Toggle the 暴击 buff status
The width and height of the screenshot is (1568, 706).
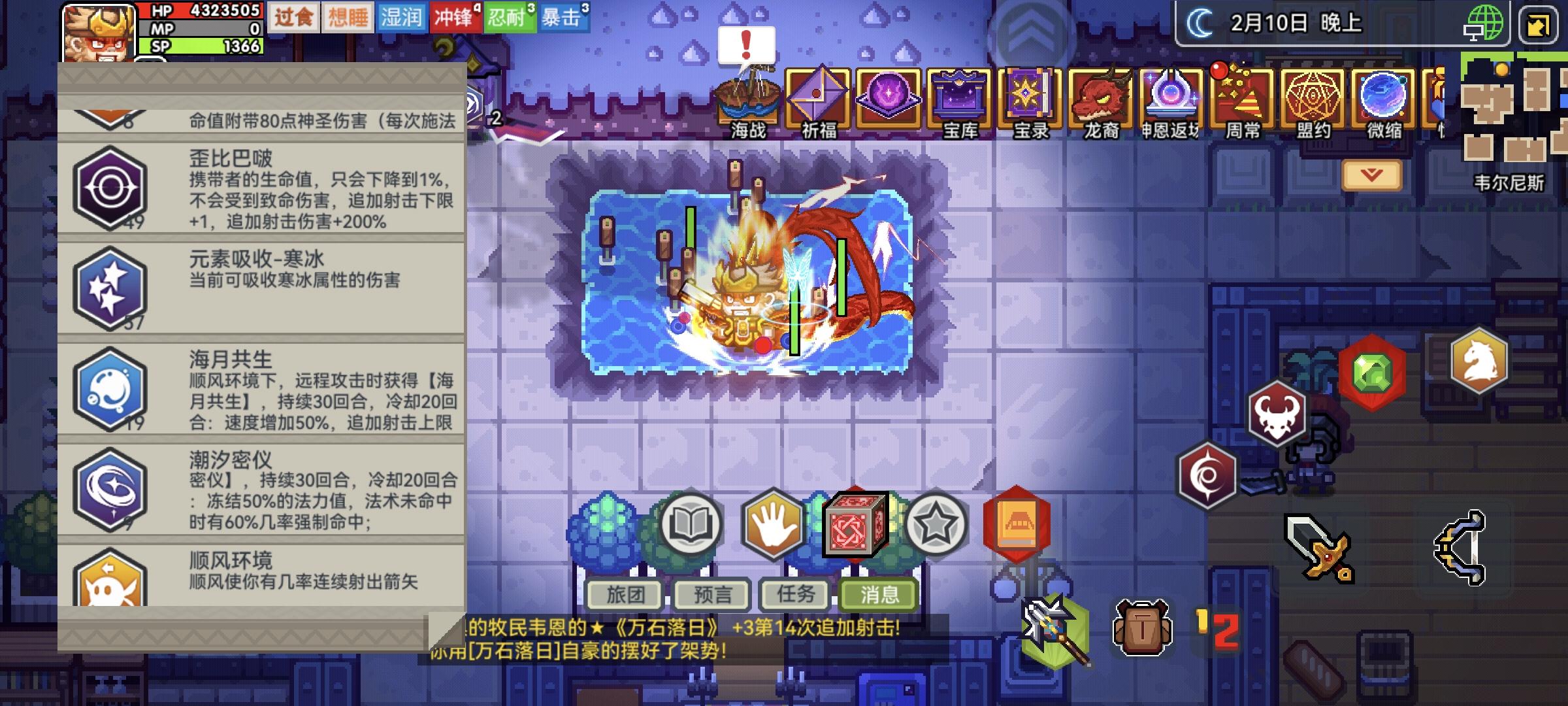click(563, 17)
